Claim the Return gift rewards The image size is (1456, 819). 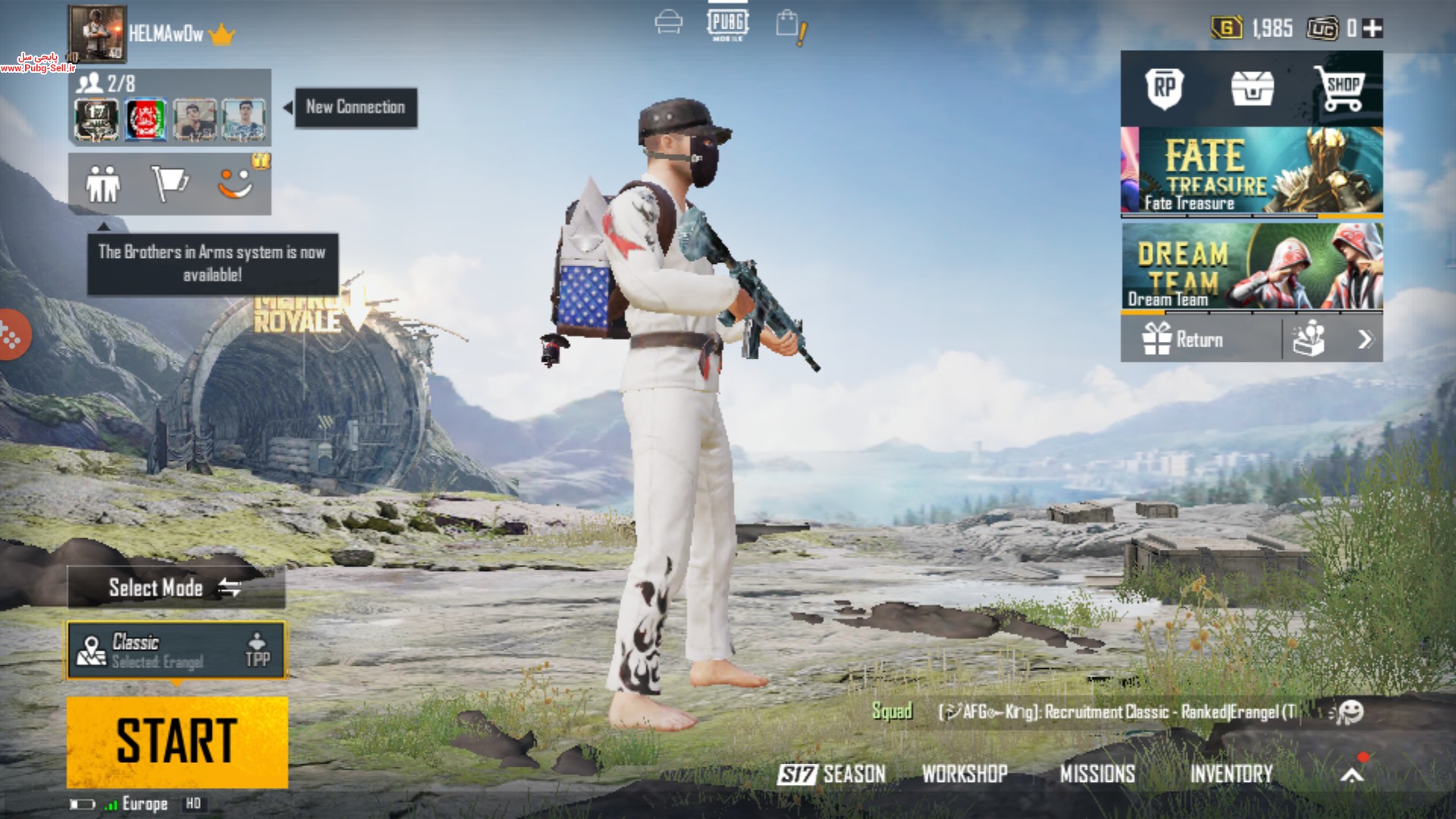tap(1185, 339)
